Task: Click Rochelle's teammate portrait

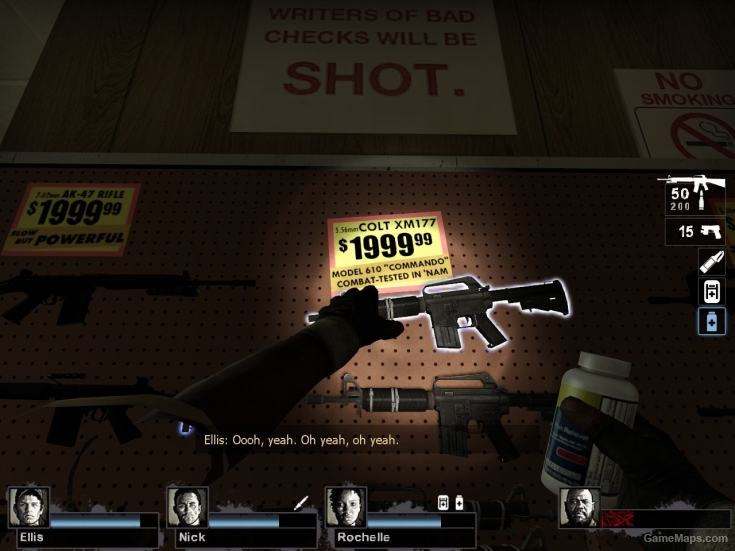Action: [346, 507]
